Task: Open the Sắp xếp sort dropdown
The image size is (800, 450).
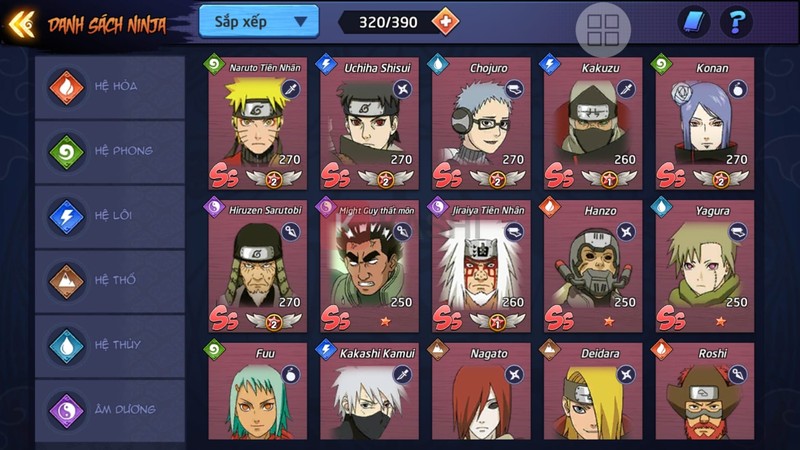Action: point(258,21)
